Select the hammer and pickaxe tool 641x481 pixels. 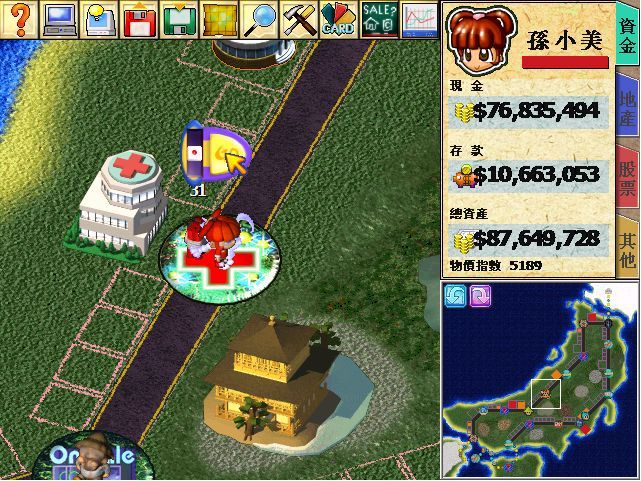click(299, 19)
